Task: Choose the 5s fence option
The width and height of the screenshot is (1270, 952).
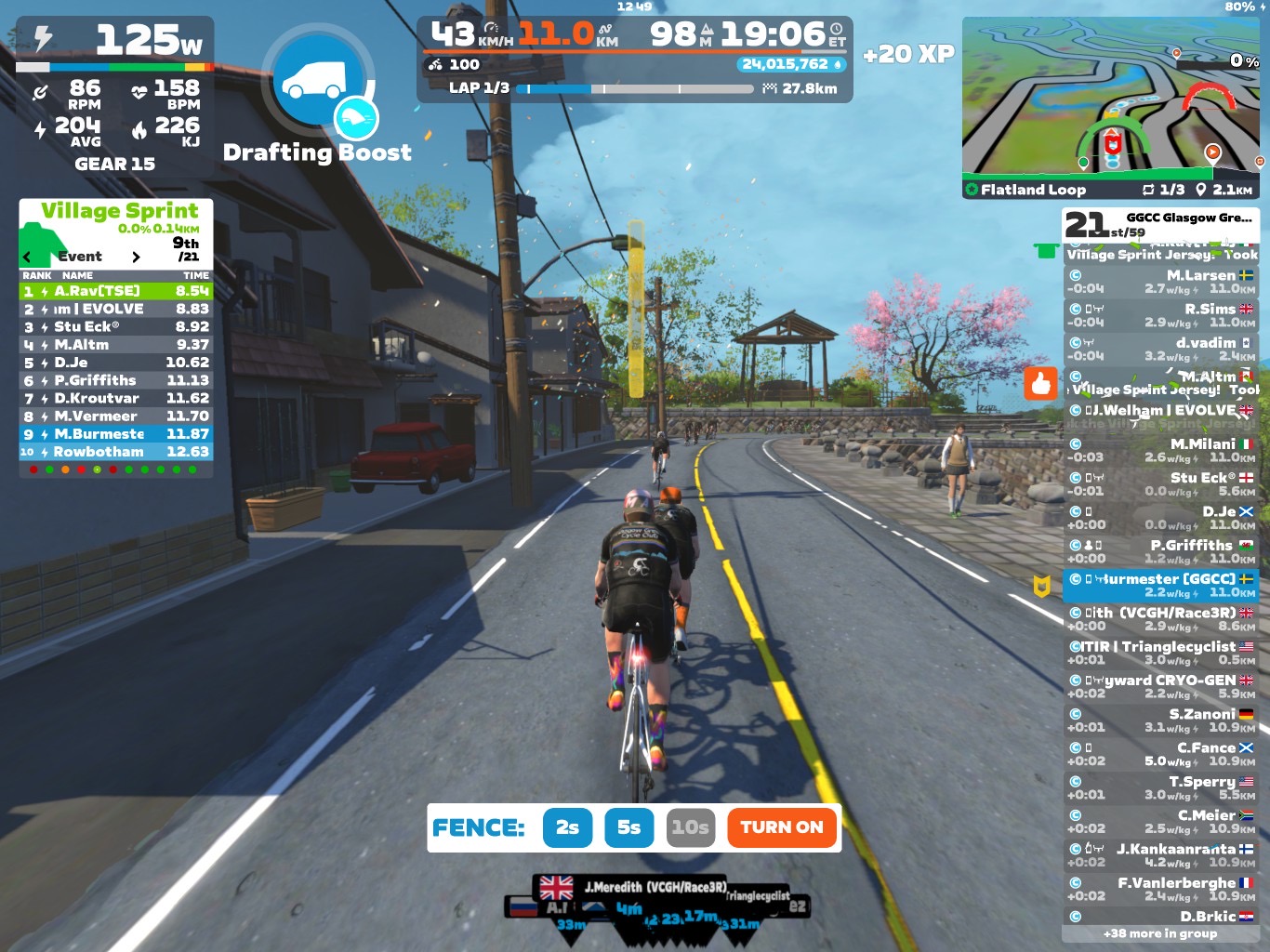Action: point(629,827)
